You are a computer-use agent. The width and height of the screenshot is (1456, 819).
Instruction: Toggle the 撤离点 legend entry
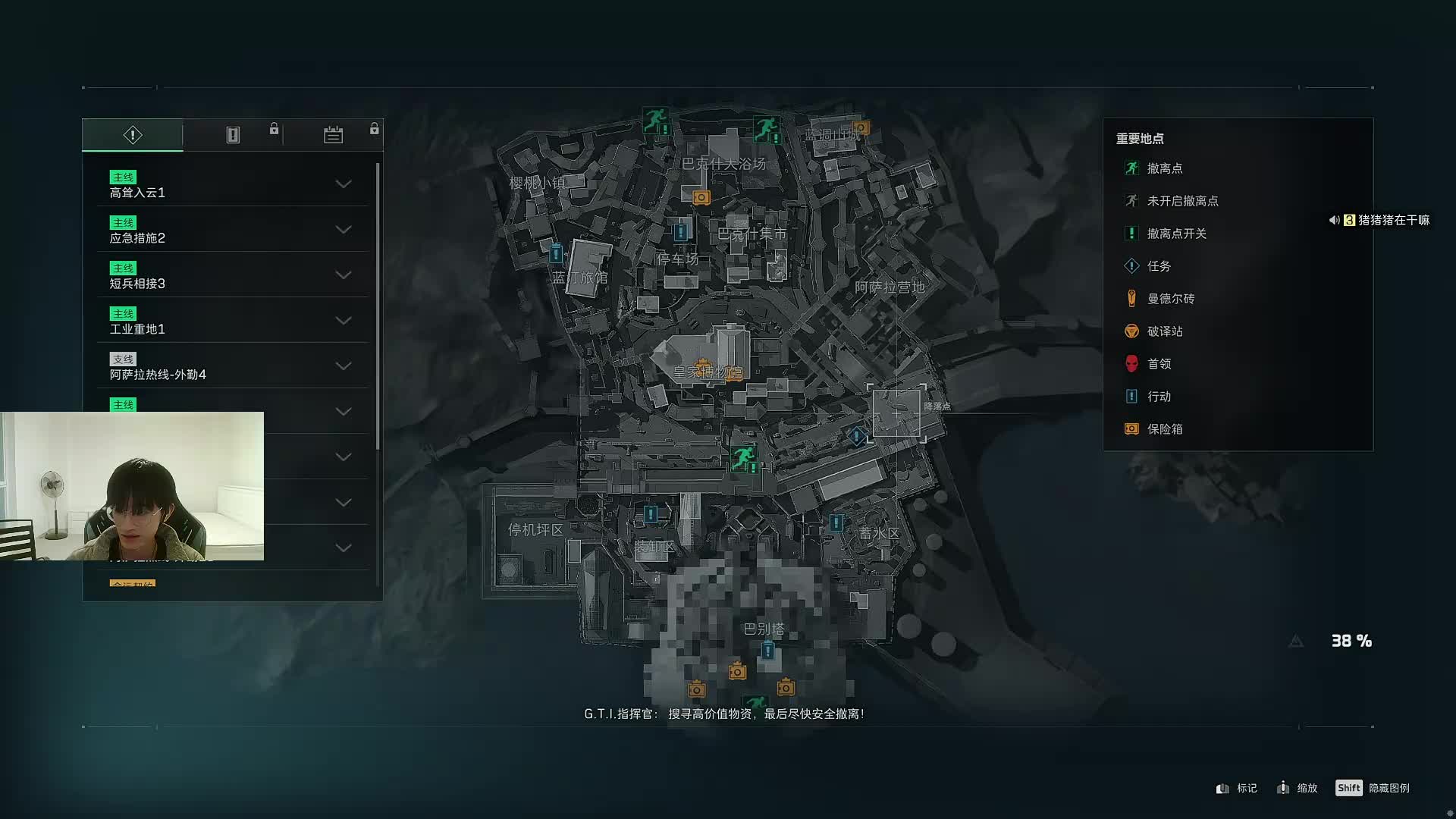click(x=1164, y=168)
